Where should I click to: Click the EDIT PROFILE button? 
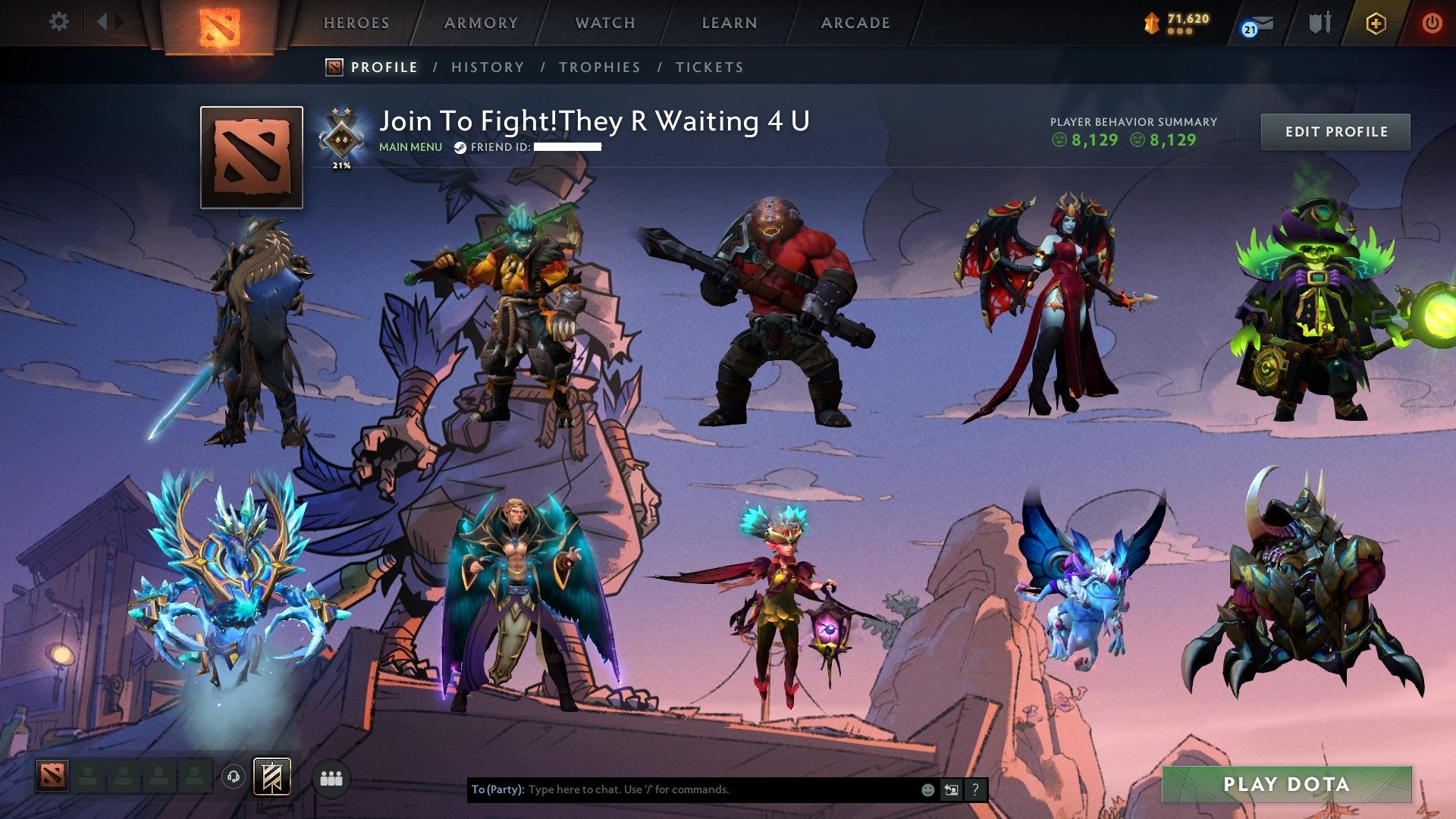1335,131
